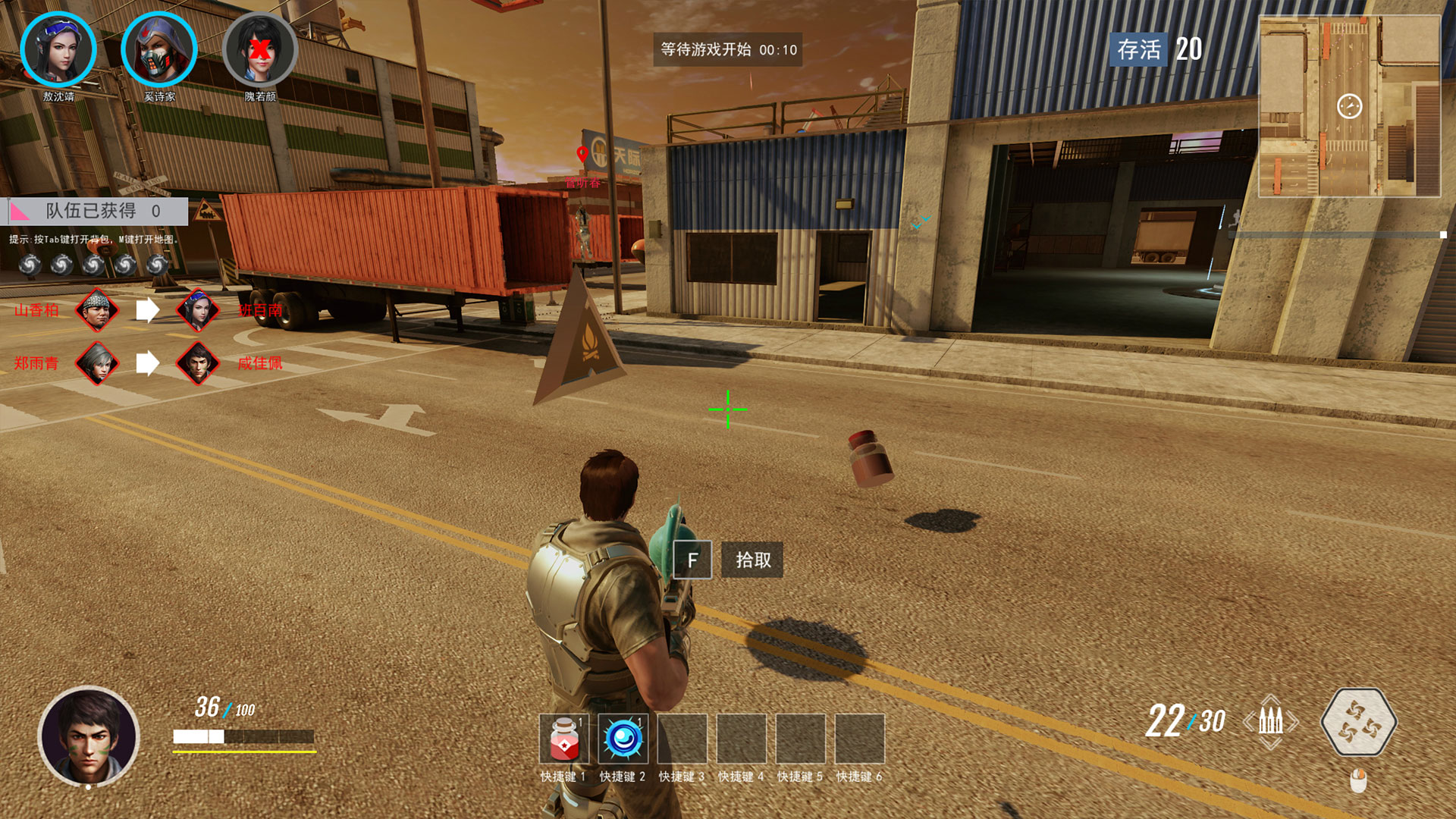Select 咸佳佩's portrait in the kill feed
1456x819 pixels.
tap(198, 363)
